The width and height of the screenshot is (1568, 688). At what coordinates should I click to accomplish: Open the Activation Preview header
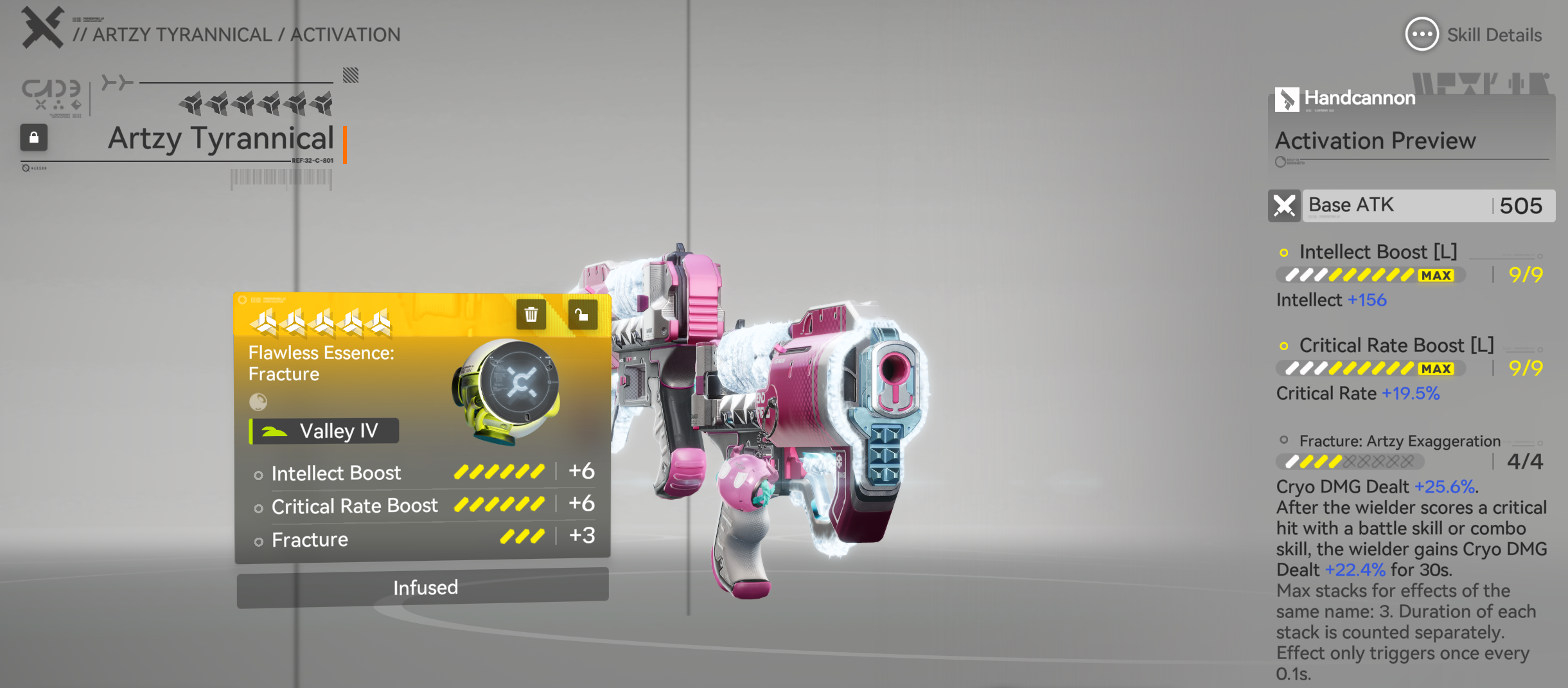click(x=1374, y=141)
